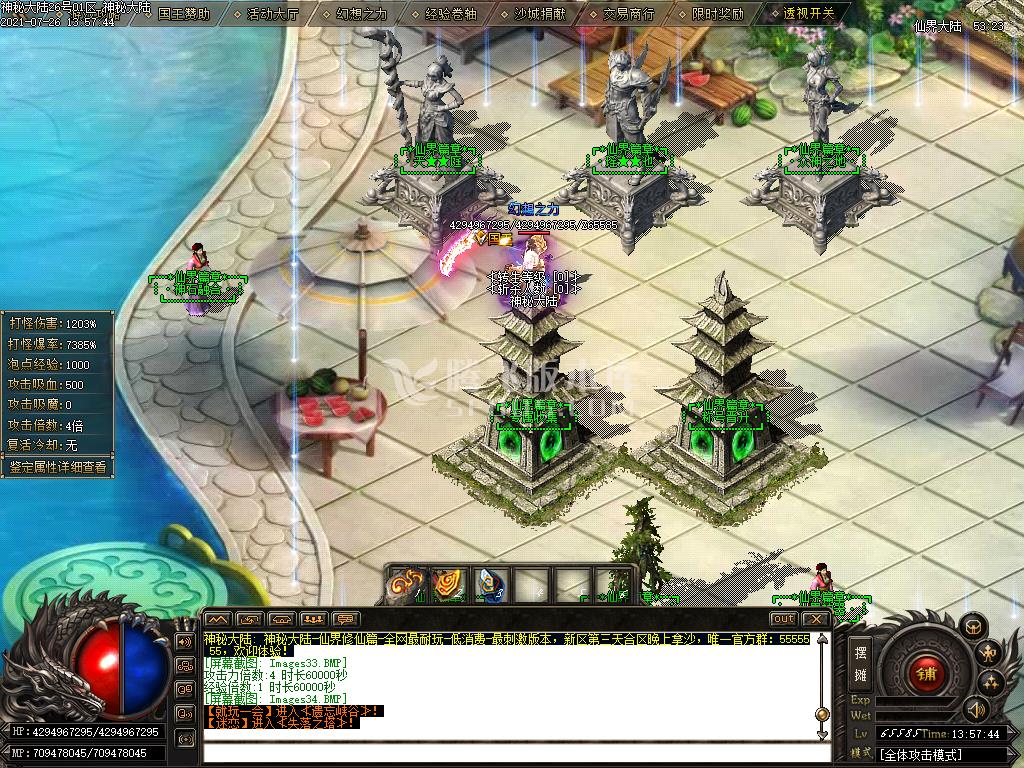The image size is (1024, 768).
Task: Open the 摆摊 stall setup button
Action: click(x=861, y=663)
